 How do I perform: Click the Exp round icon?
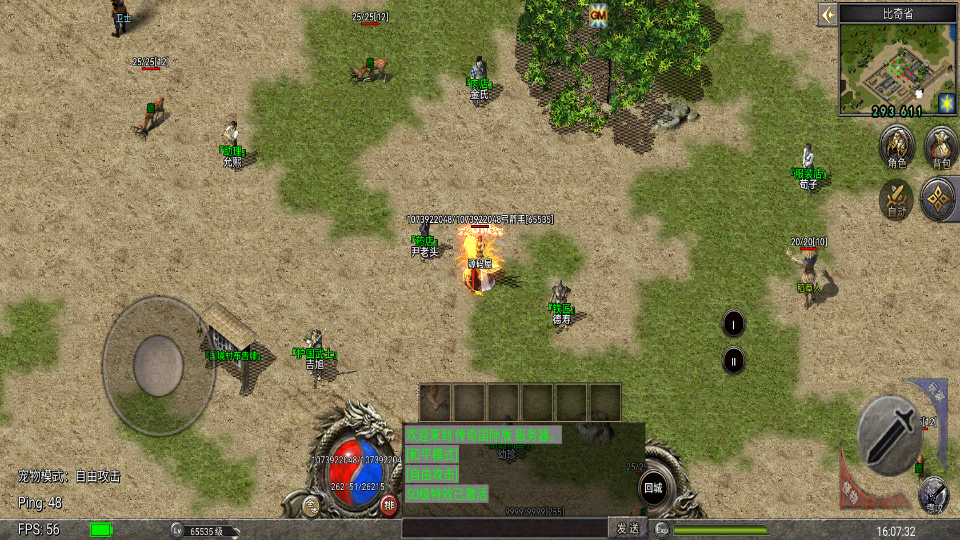tap(662, 529)
